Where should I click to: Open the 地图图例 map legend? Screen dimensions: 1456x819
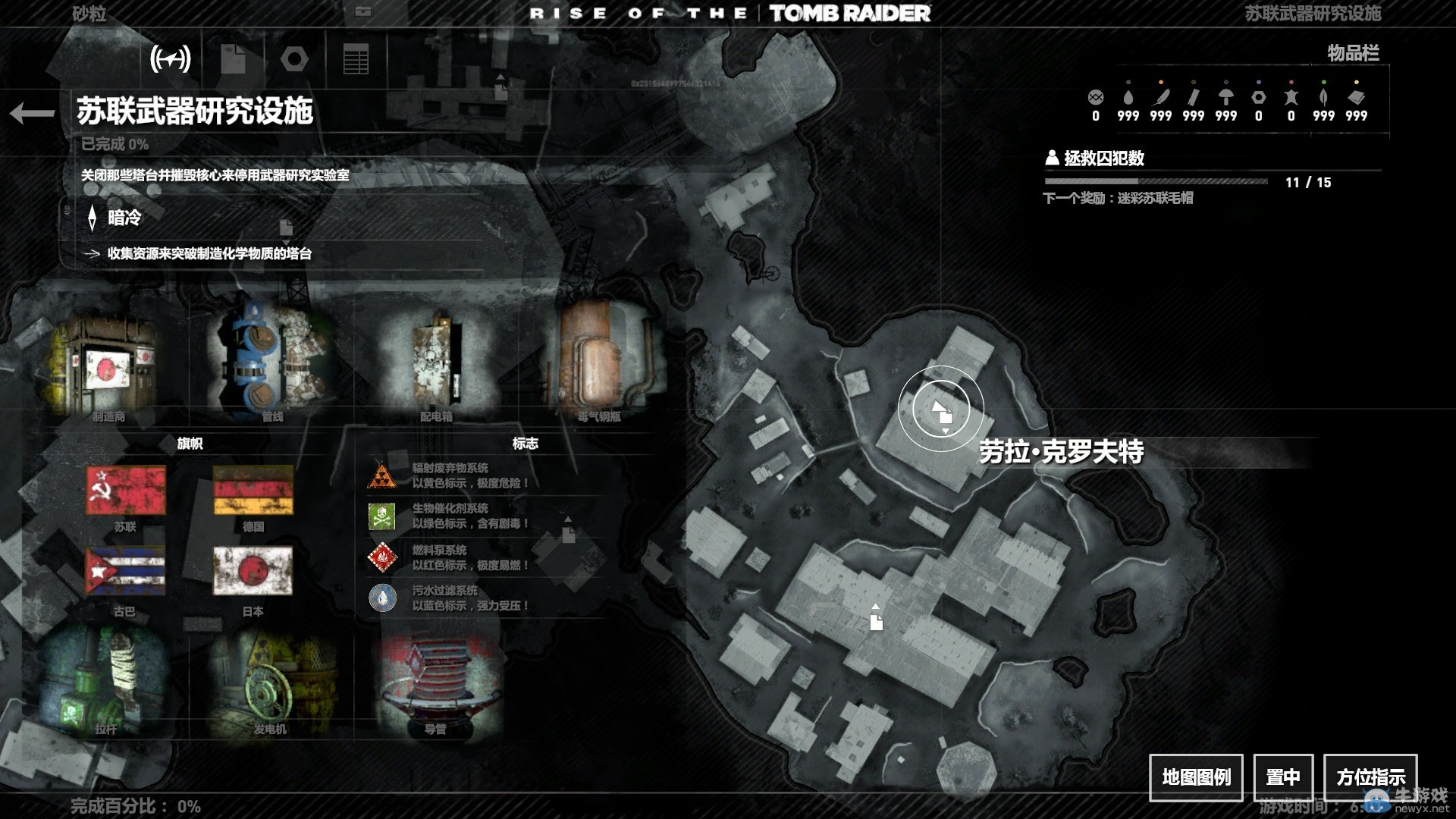(1196, 777)
